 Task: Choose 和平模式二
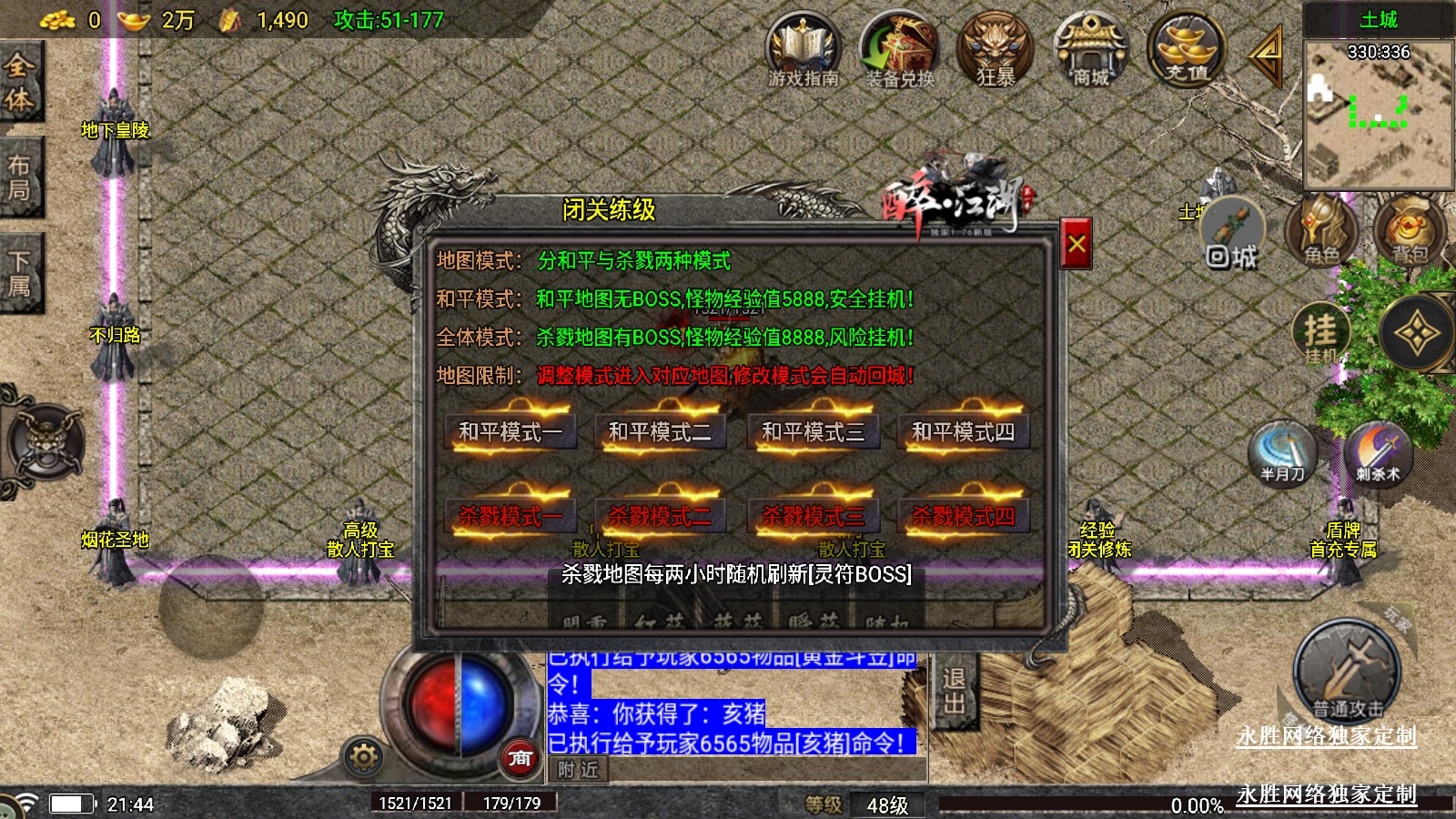660,431
